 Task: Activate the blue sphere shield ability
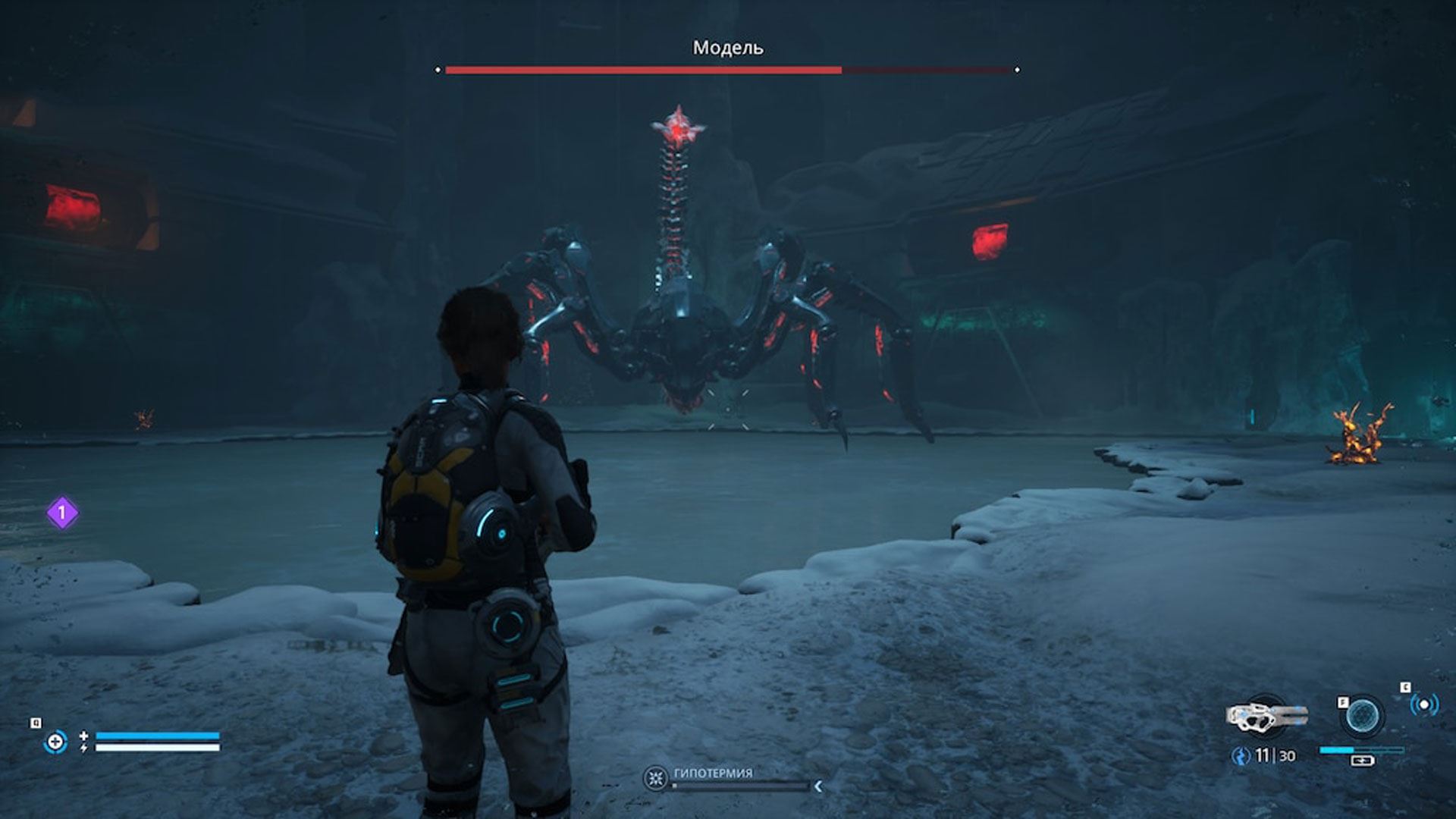(1362, 716)
